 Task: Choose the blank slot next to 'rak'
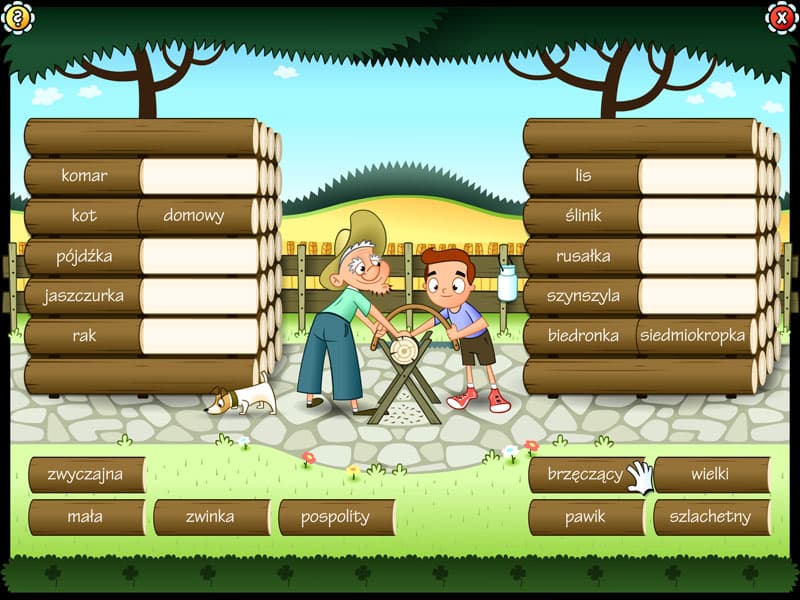point(200,336)
